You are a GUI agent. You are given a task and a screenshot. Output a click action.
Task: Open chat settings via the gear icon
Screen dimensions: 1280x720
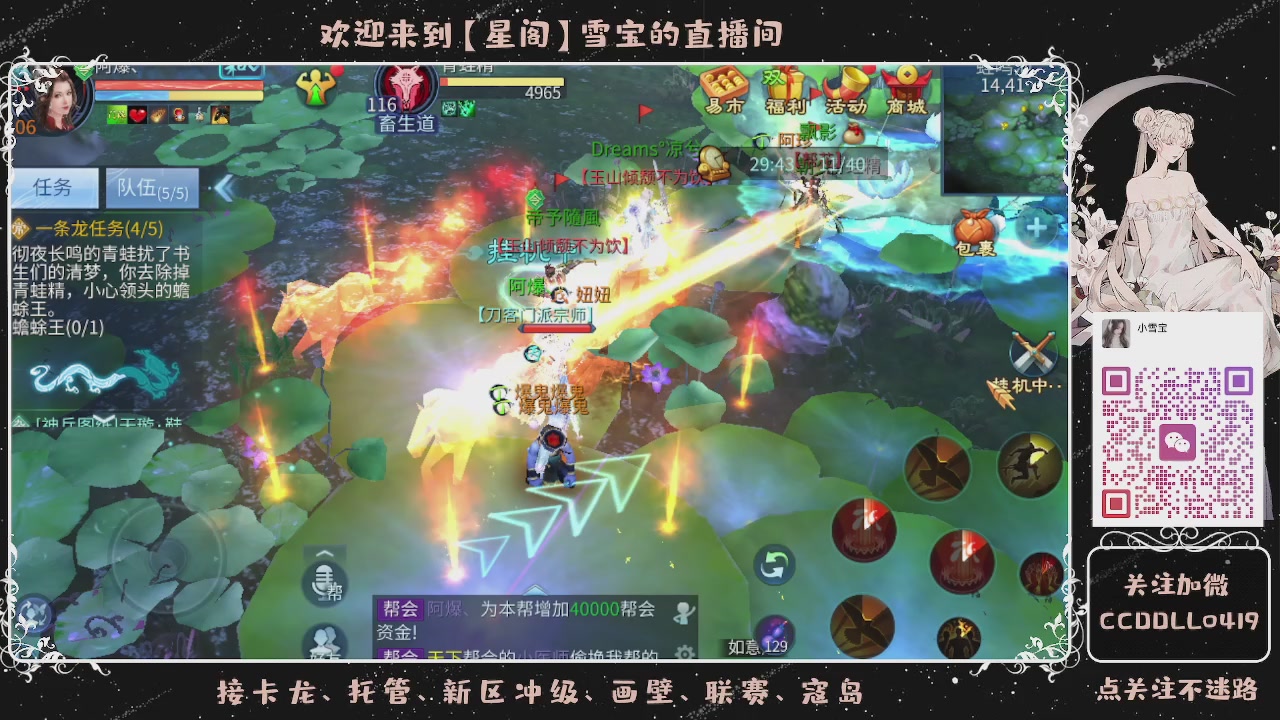pyautogui.click(x=683, y=650)
